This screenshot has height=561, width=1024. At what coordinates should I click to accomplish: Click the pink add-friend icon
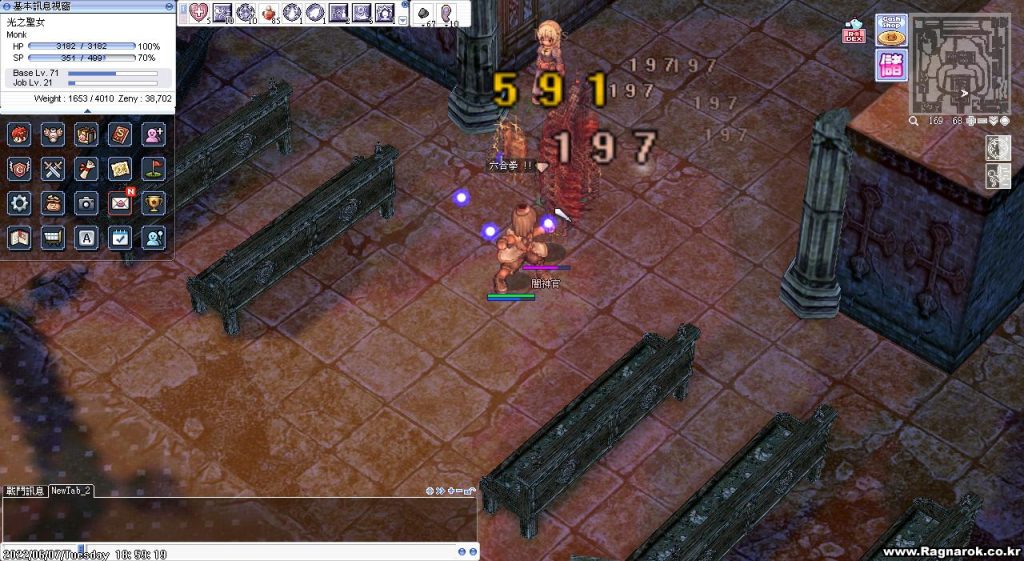153,134
